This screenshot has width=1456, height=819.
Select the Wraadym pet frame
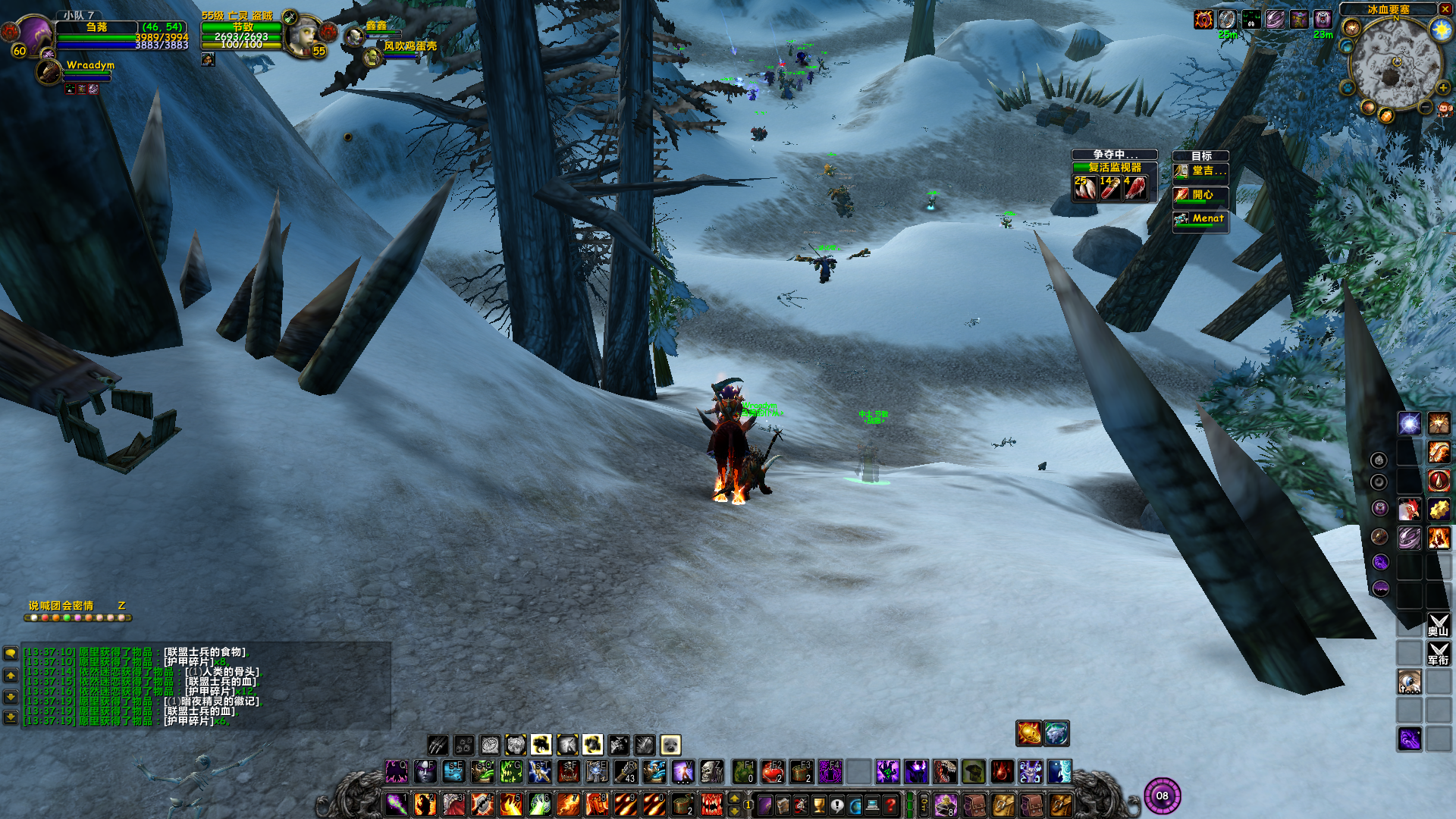click(x=50, y=71)
